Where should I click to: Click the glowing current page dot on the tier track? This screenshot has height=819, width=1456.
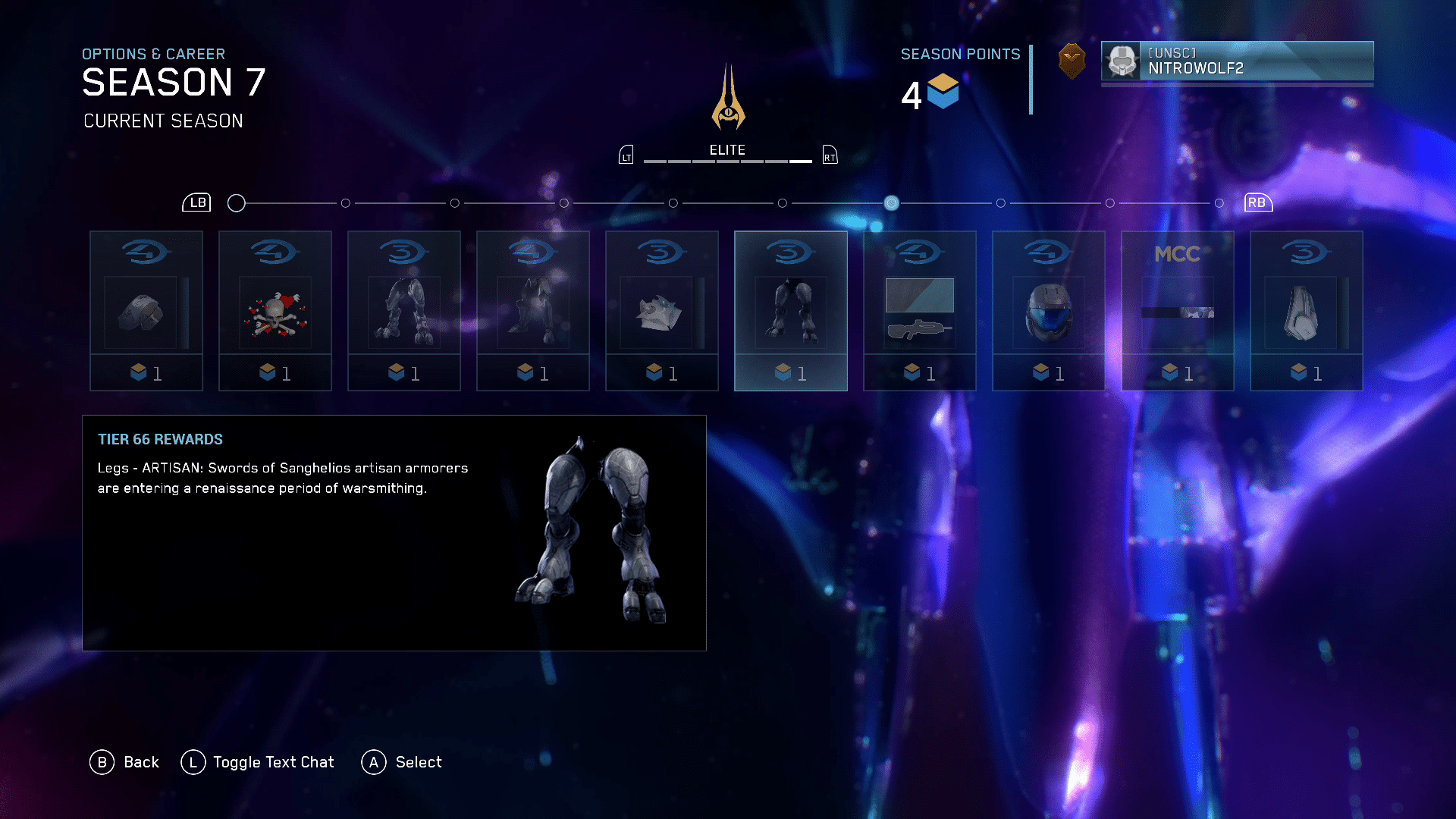coord(892,203)
